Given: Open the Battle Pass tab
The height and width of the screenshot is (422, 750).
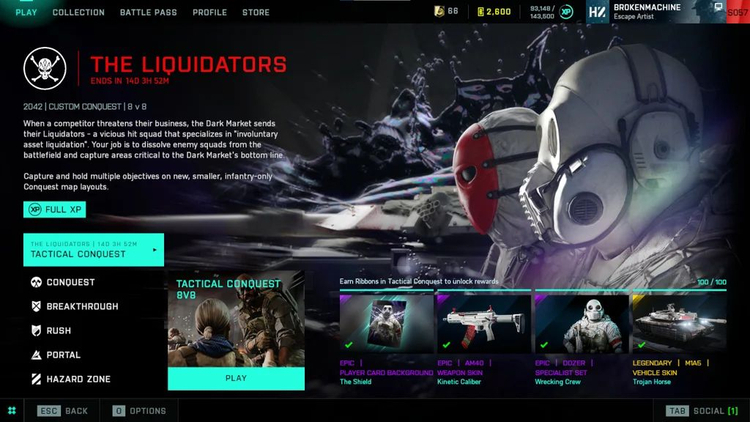Looking at the screenshot, I should pyautogui.click(x=148, y=12).
